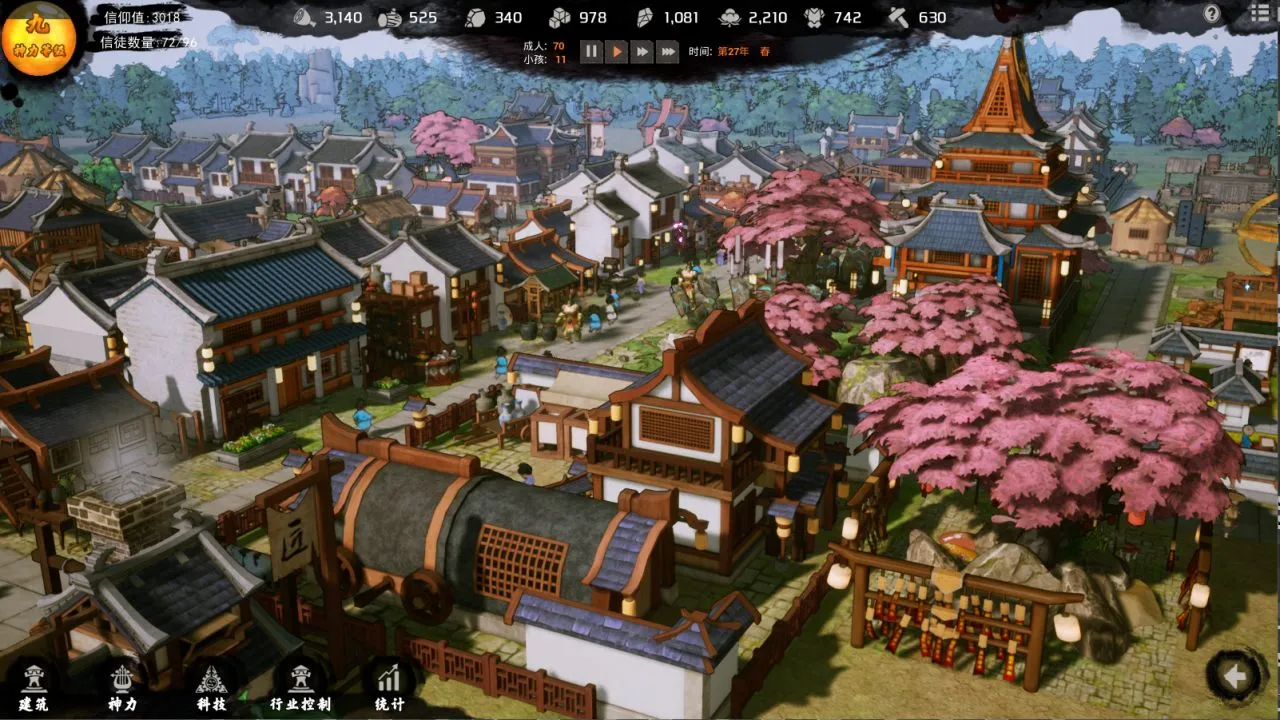Resume normal speed with the play button

tap(617, 53)
